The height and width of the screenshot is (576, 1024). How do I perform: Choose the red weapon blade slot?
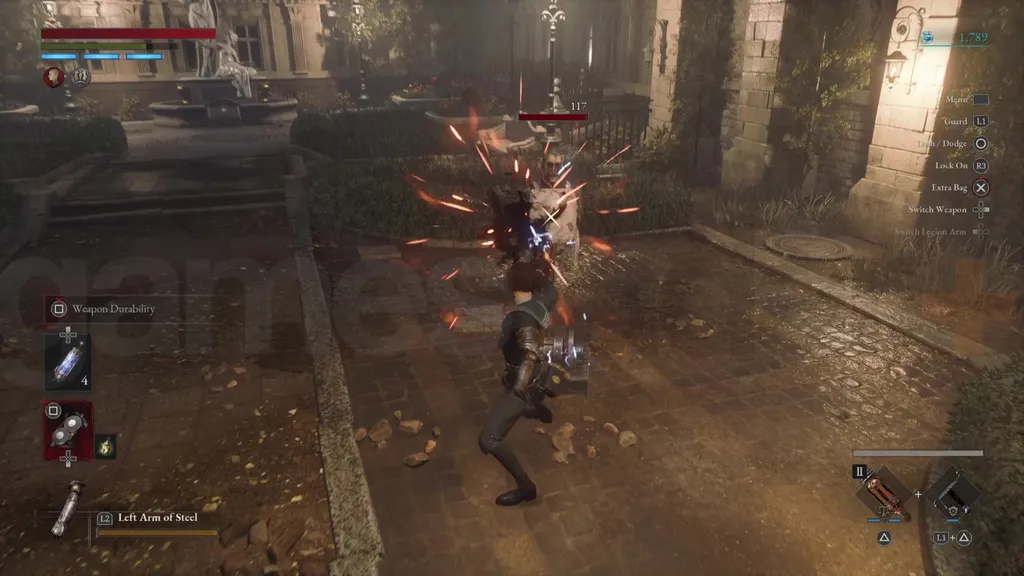click(x=884, y=495)
